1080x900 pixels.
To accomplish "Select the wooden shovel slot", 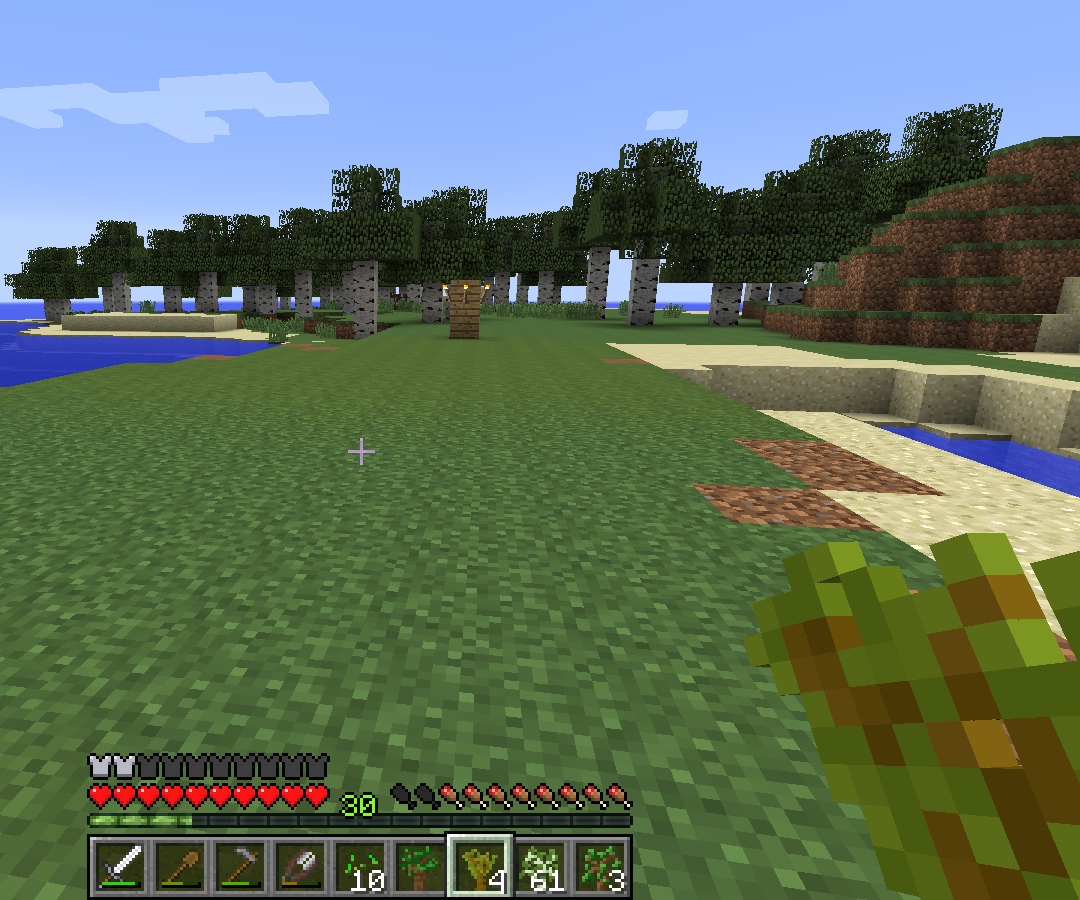I will pos(181,866).
